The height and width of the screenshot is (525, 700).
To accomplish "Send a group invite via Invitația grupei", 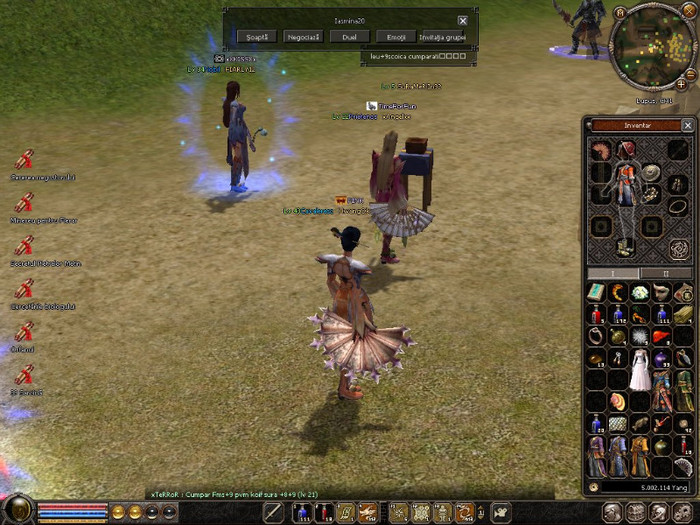I will [442, 36].
